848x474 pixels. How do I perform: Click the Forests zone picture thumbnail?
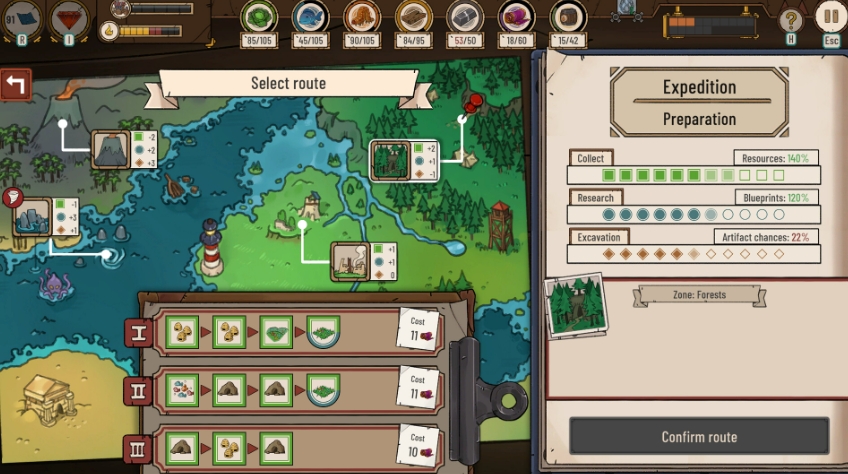click(577, 304)
